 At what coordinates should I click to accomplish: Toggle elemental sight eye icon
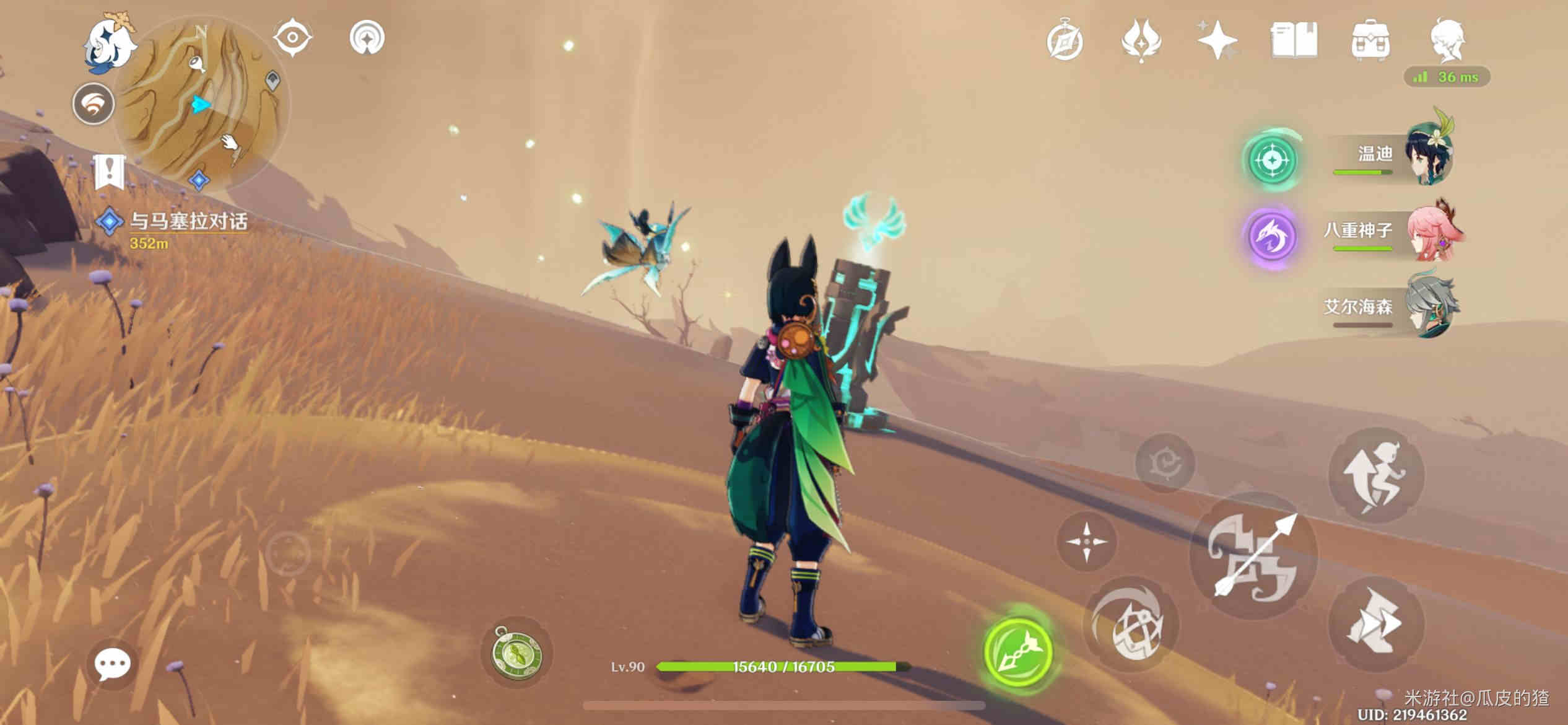tap(292, 37)
